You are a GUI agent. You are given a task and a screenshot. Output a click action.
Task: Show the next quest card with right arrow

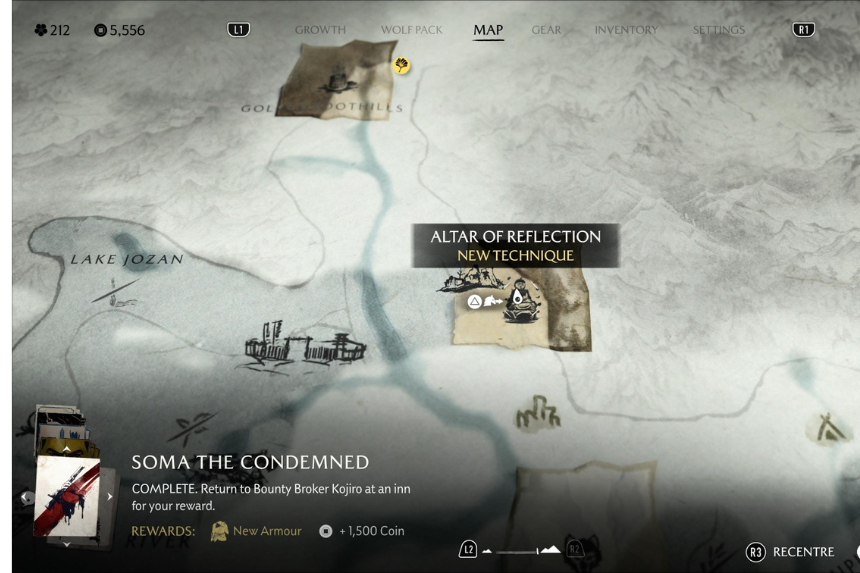[110, 497]
